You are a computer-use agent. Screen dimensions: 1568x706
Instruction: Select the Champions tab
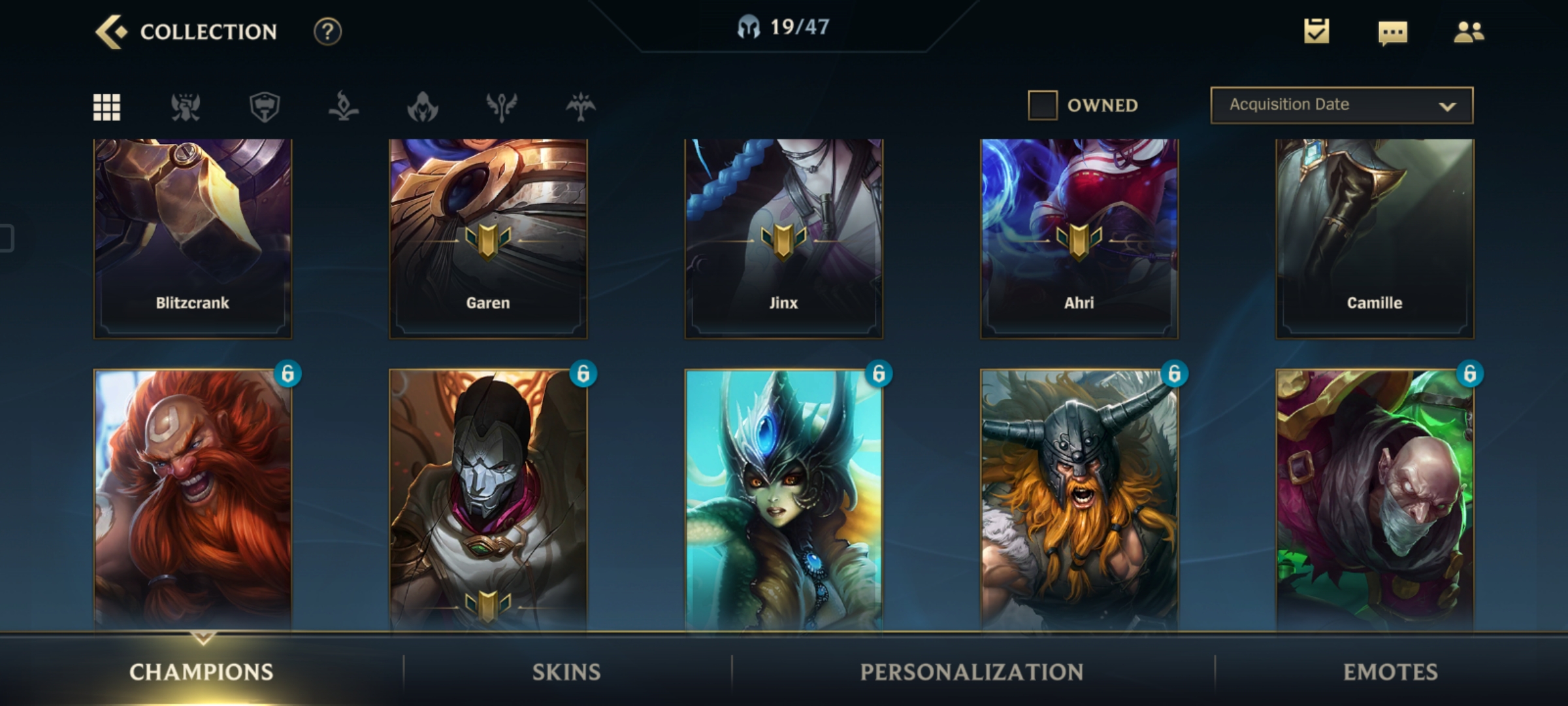click(201, 672)
